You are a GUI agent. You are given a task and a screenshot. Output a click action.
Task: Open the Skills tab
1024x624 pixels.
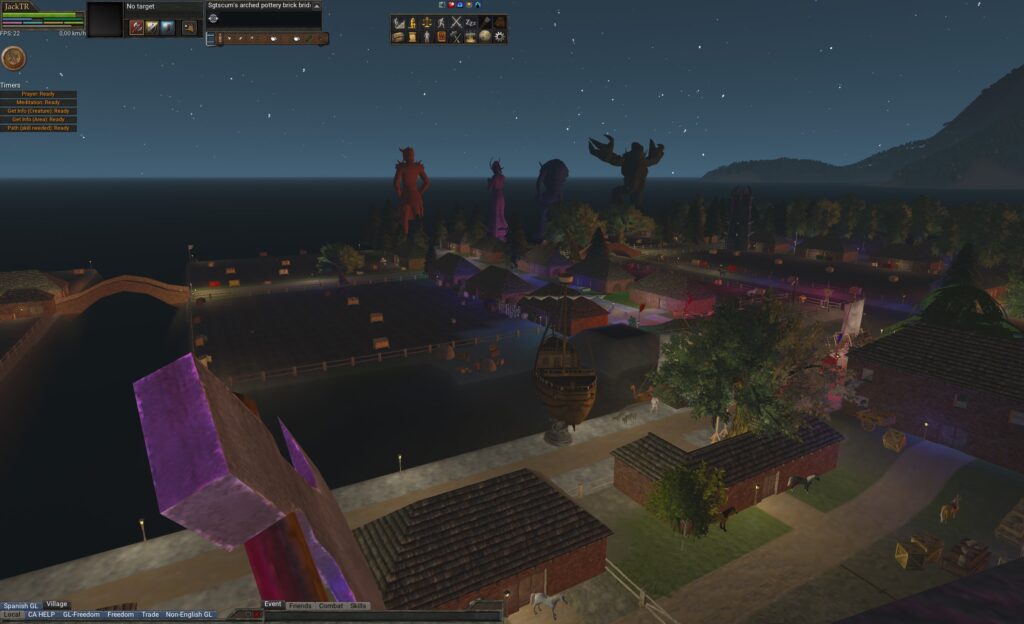coord(358,606)
